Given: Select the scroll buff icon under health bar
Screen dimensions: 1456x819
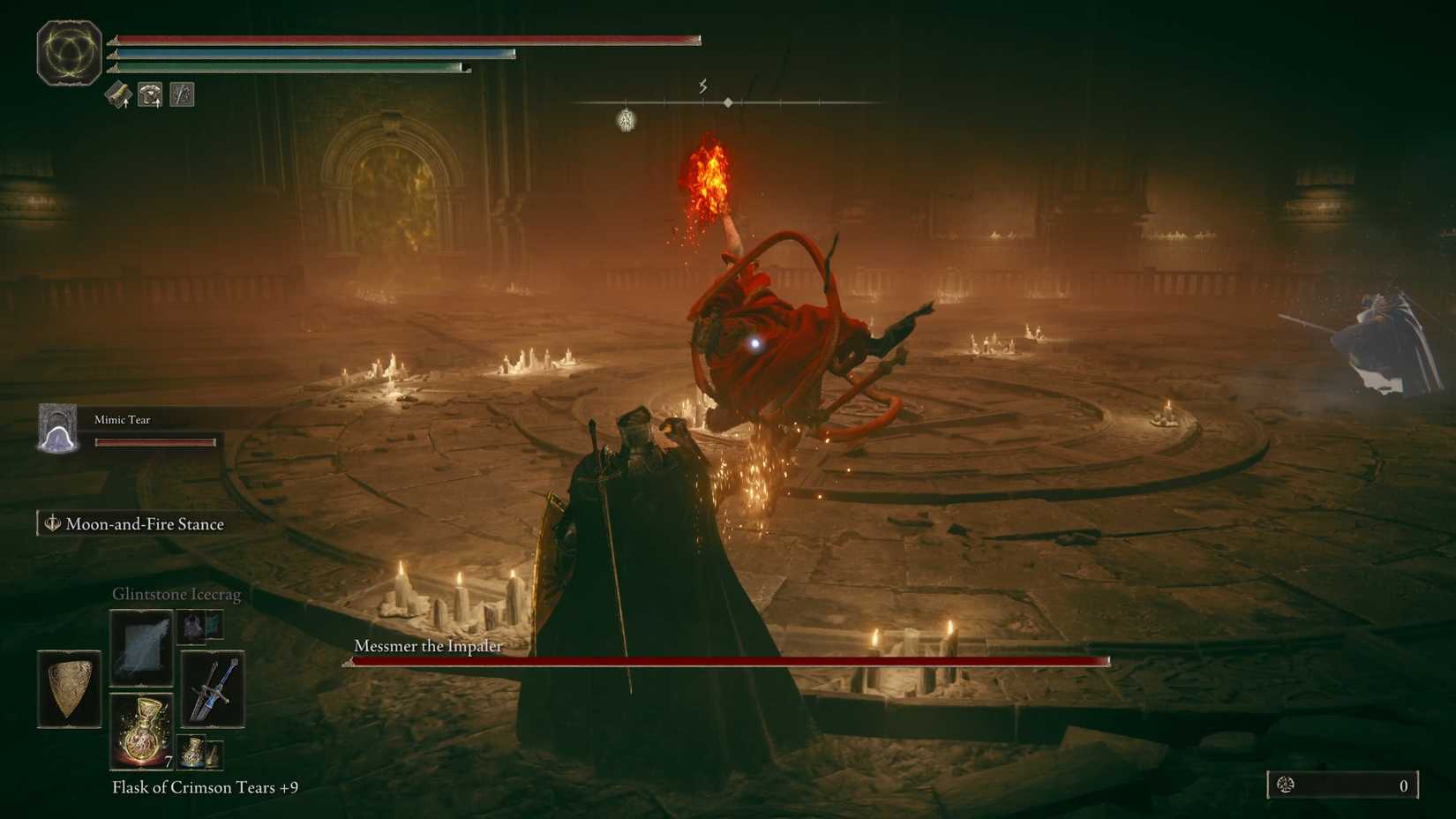Looking at the screenshot, I should [x=118, y=94].
